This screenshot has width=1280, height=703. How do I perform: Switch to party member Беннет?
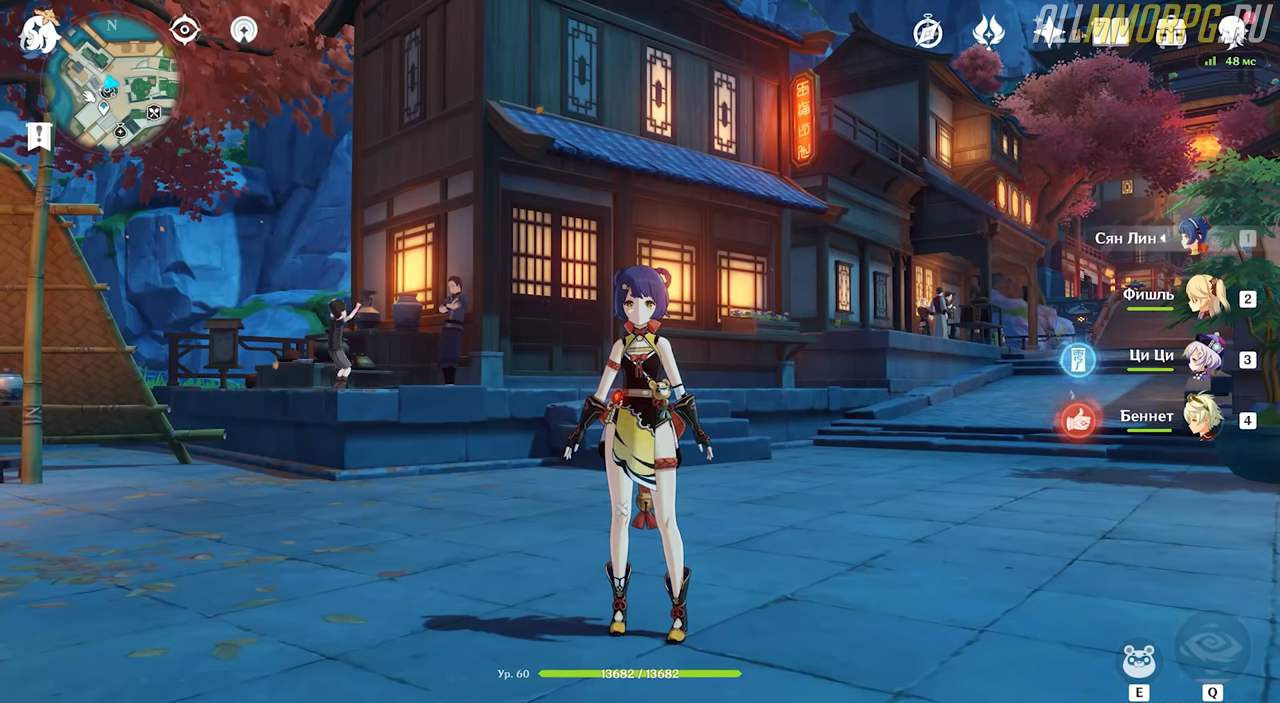(1203, 419)
